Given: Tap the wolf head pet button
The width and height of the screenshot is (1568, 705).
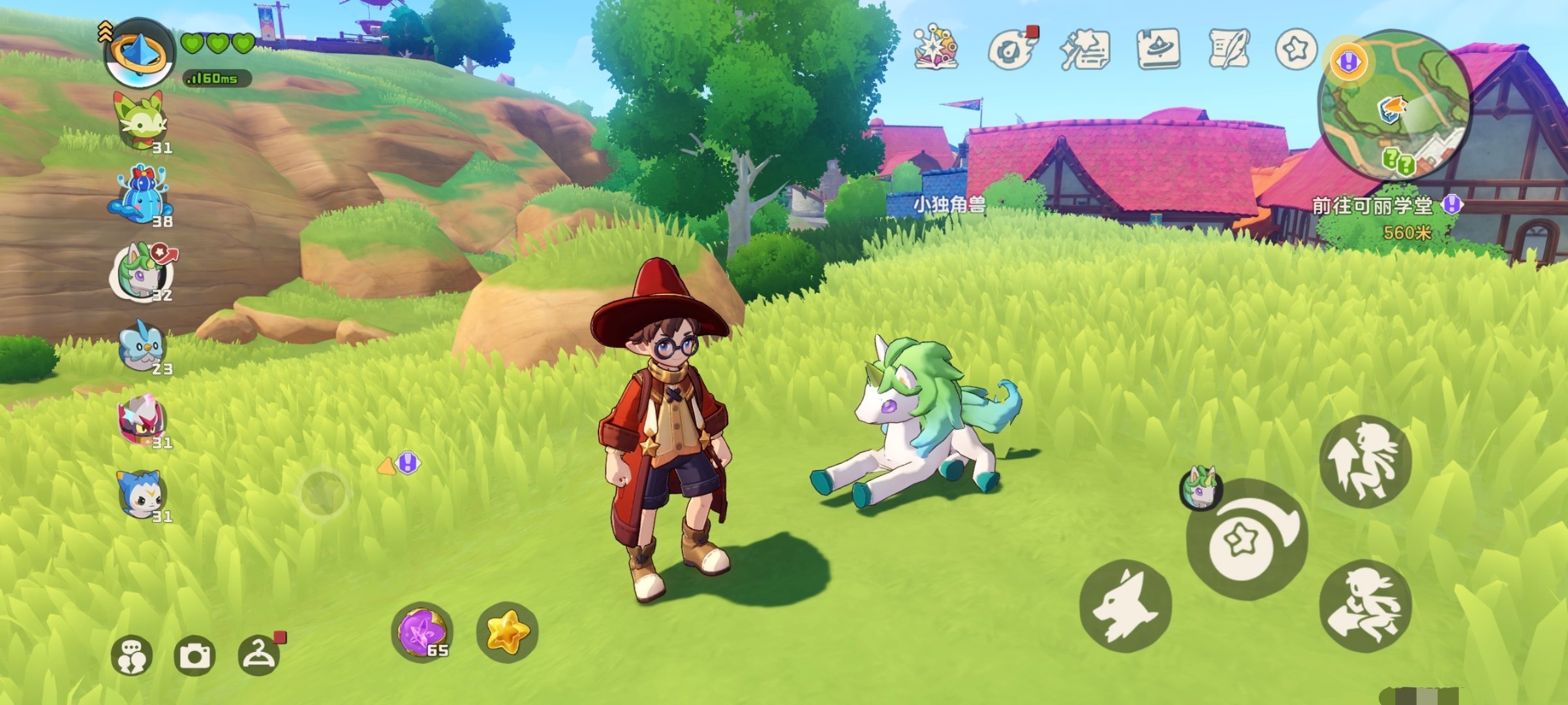Looking at the screenshot, I should [1125, 605].
